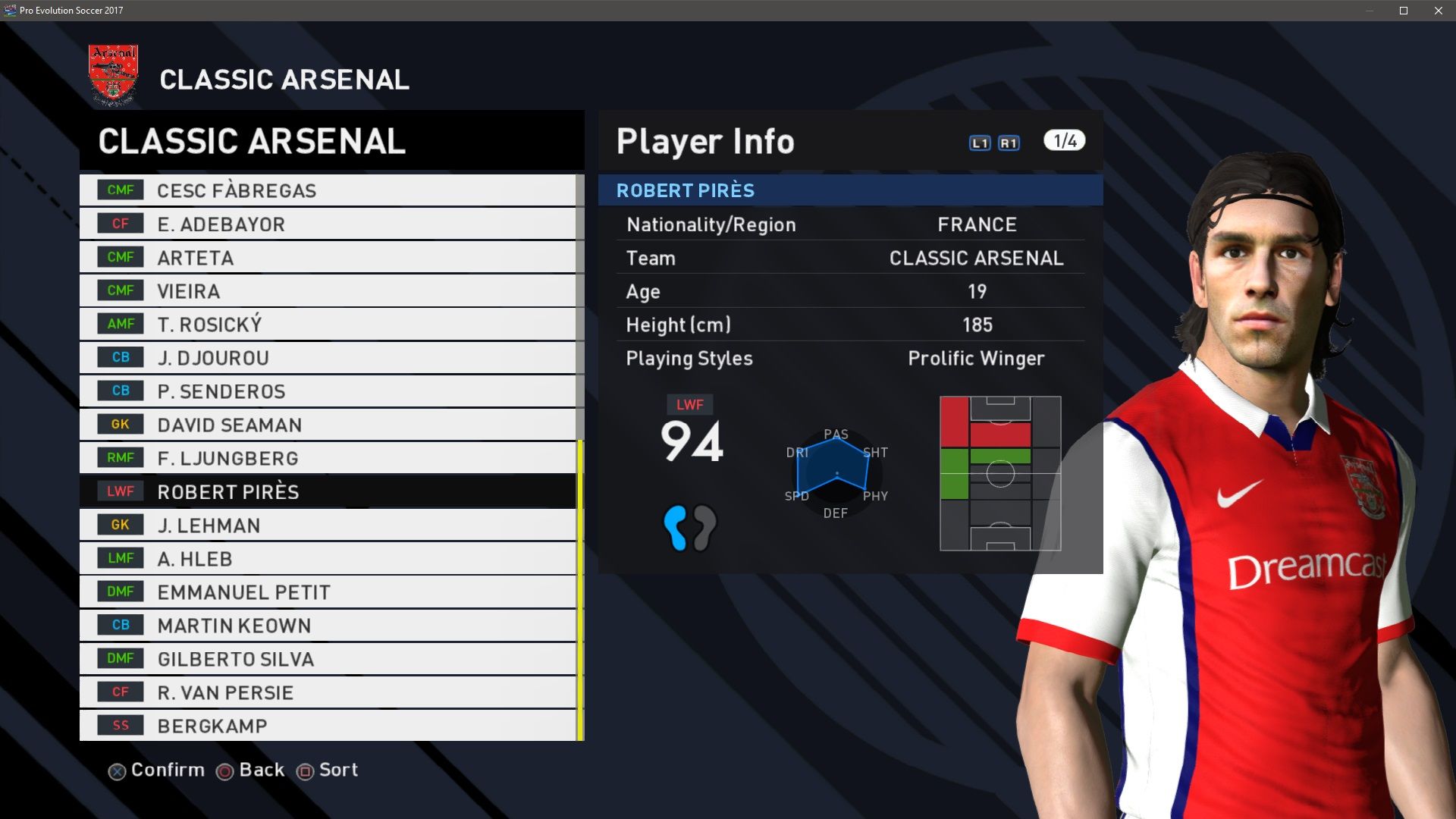Viewport: 1456px width, 819px height.
Task: Select striker R. Van Persie
Action: coord(328,692)
